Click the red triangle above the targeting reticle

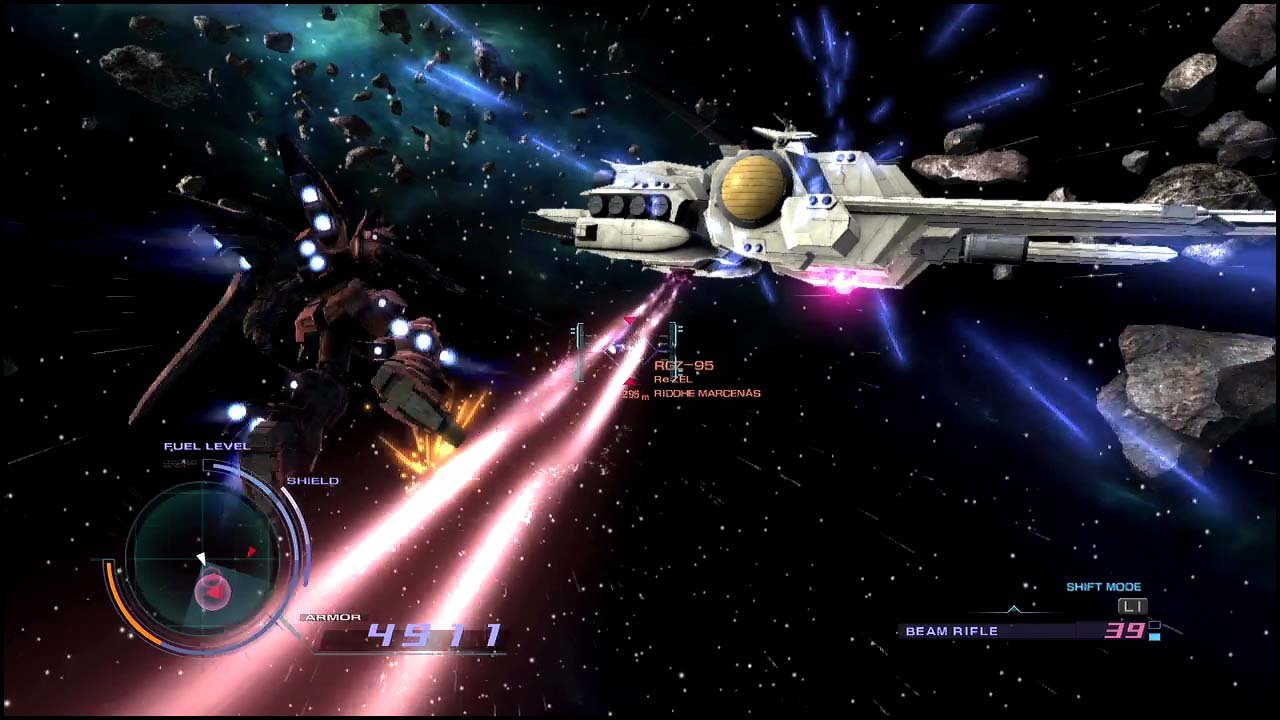629,319
